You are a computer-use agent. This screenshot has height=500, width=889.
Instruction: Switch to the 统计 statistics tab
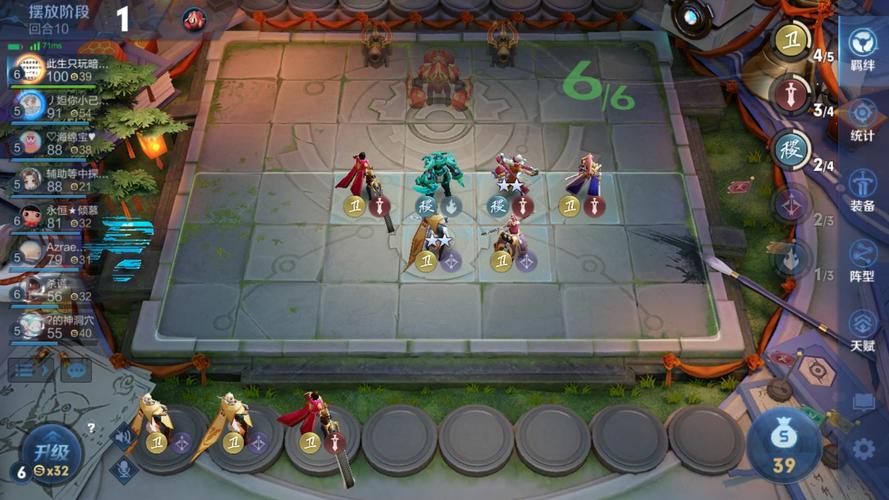point(862,118)
